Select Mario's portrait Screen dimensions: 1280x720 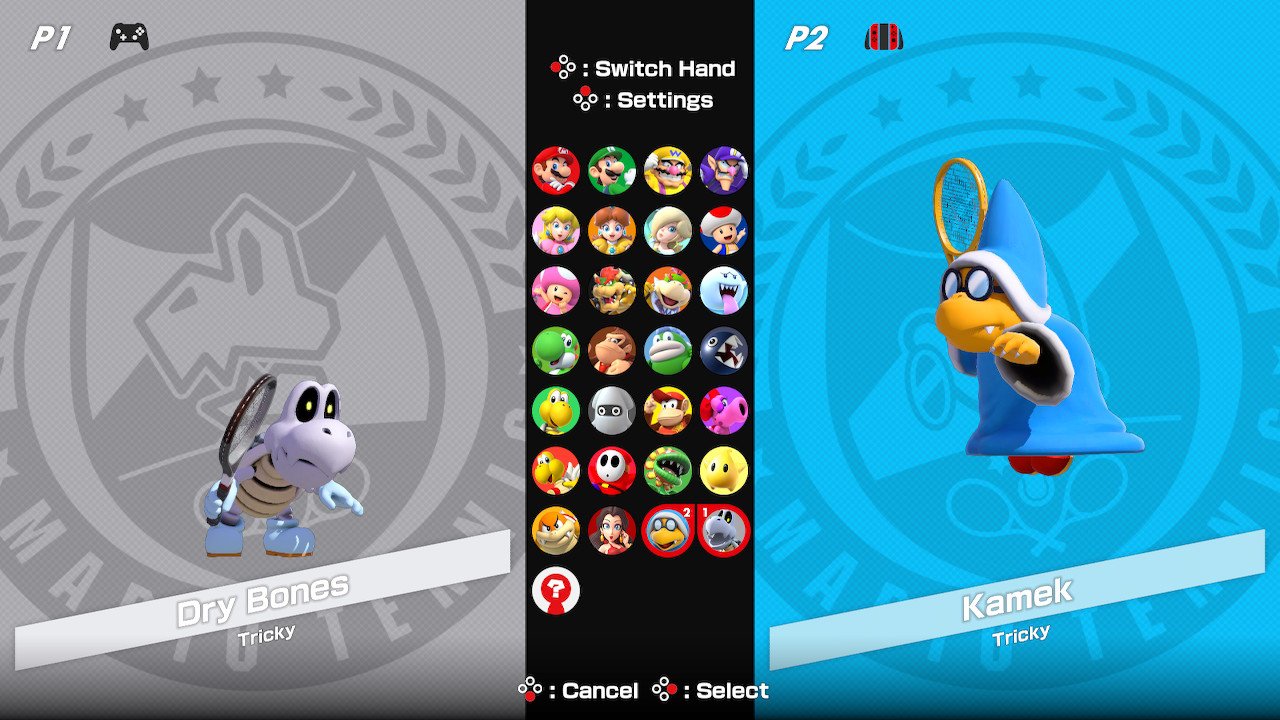click(x=556, y=170)
